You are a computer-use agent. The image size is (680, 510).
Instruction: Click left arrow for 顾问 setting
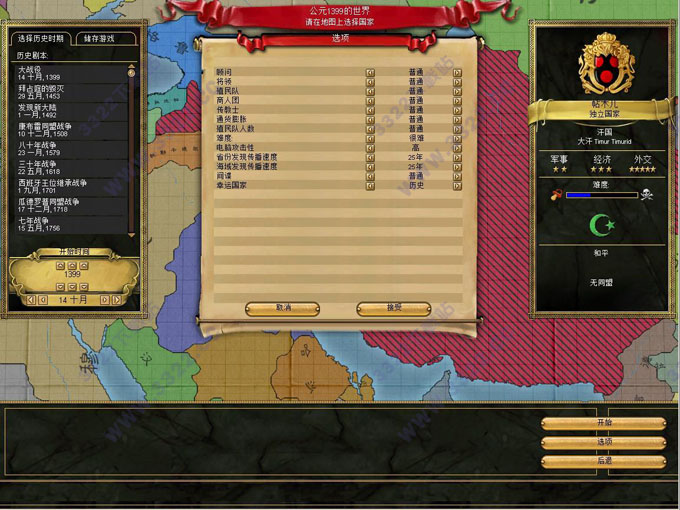[369, 72]
